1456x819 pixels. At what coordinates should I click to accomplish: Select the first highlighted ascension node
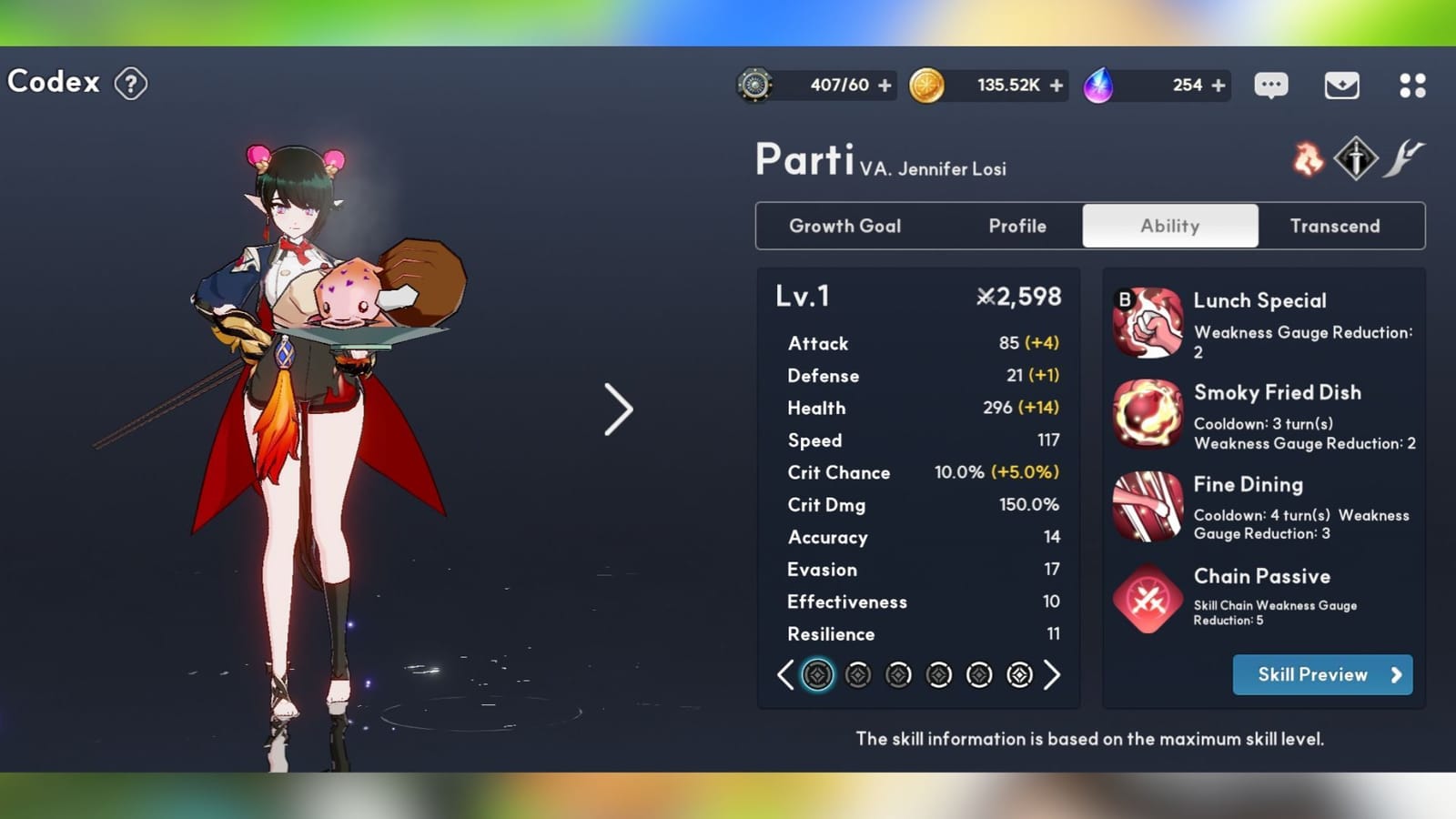[818, 675]
